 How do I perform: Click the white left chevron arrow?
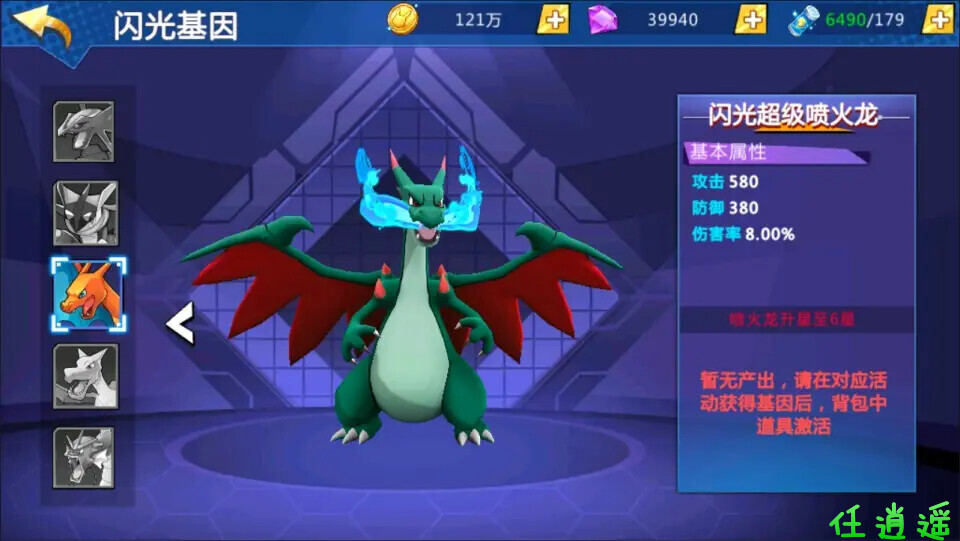pyautogui.click(x=180, y=324)
